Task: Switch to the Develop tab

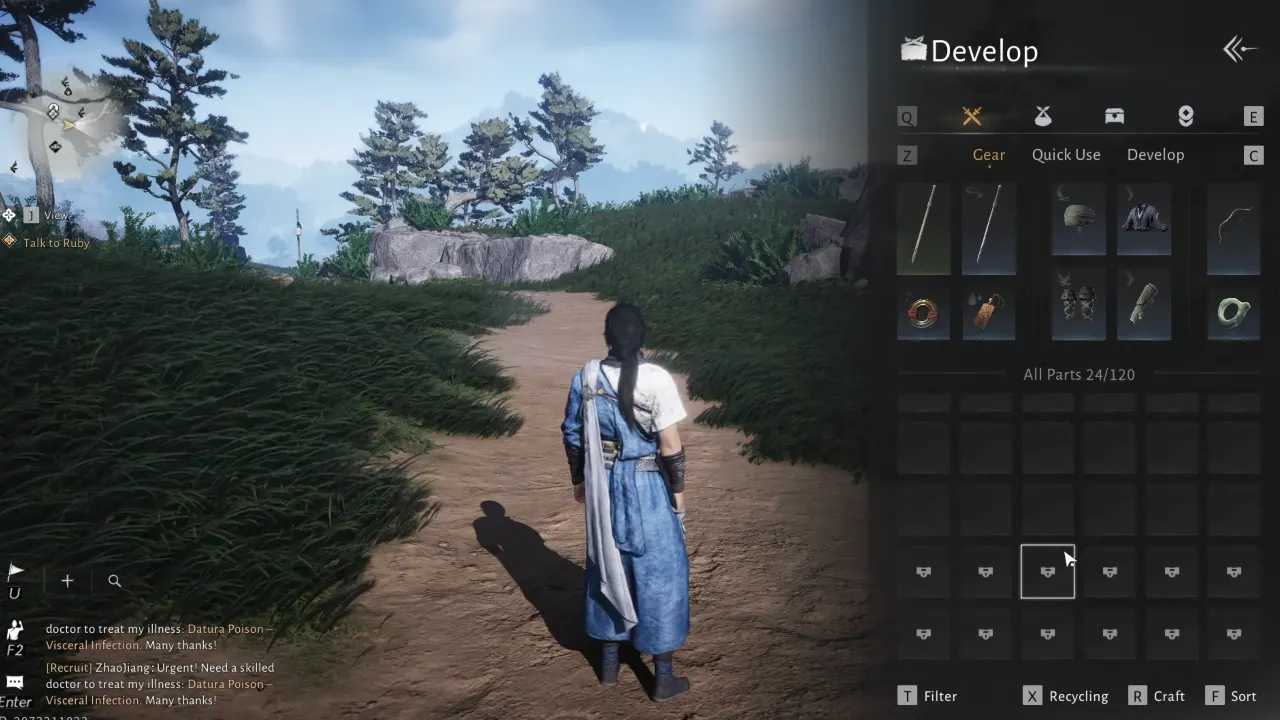Action: 1156,154
